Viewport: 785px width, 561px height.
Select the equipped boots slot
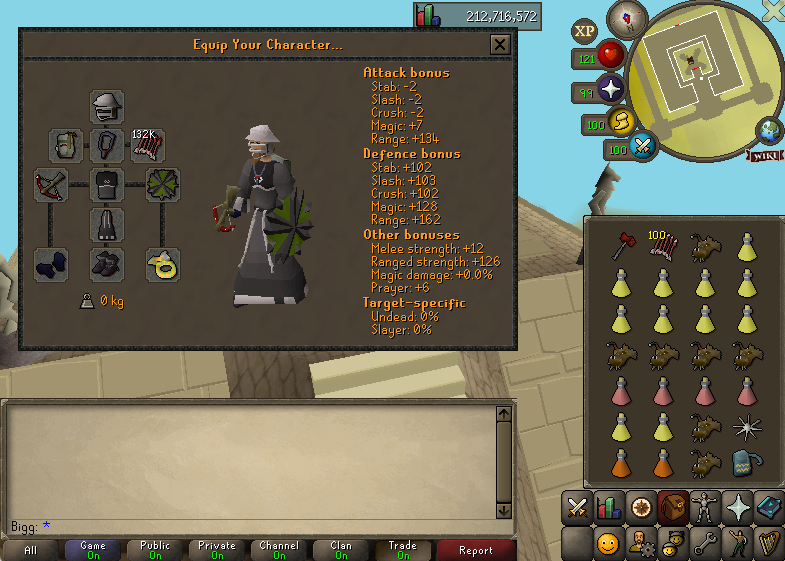click(107, 264)
